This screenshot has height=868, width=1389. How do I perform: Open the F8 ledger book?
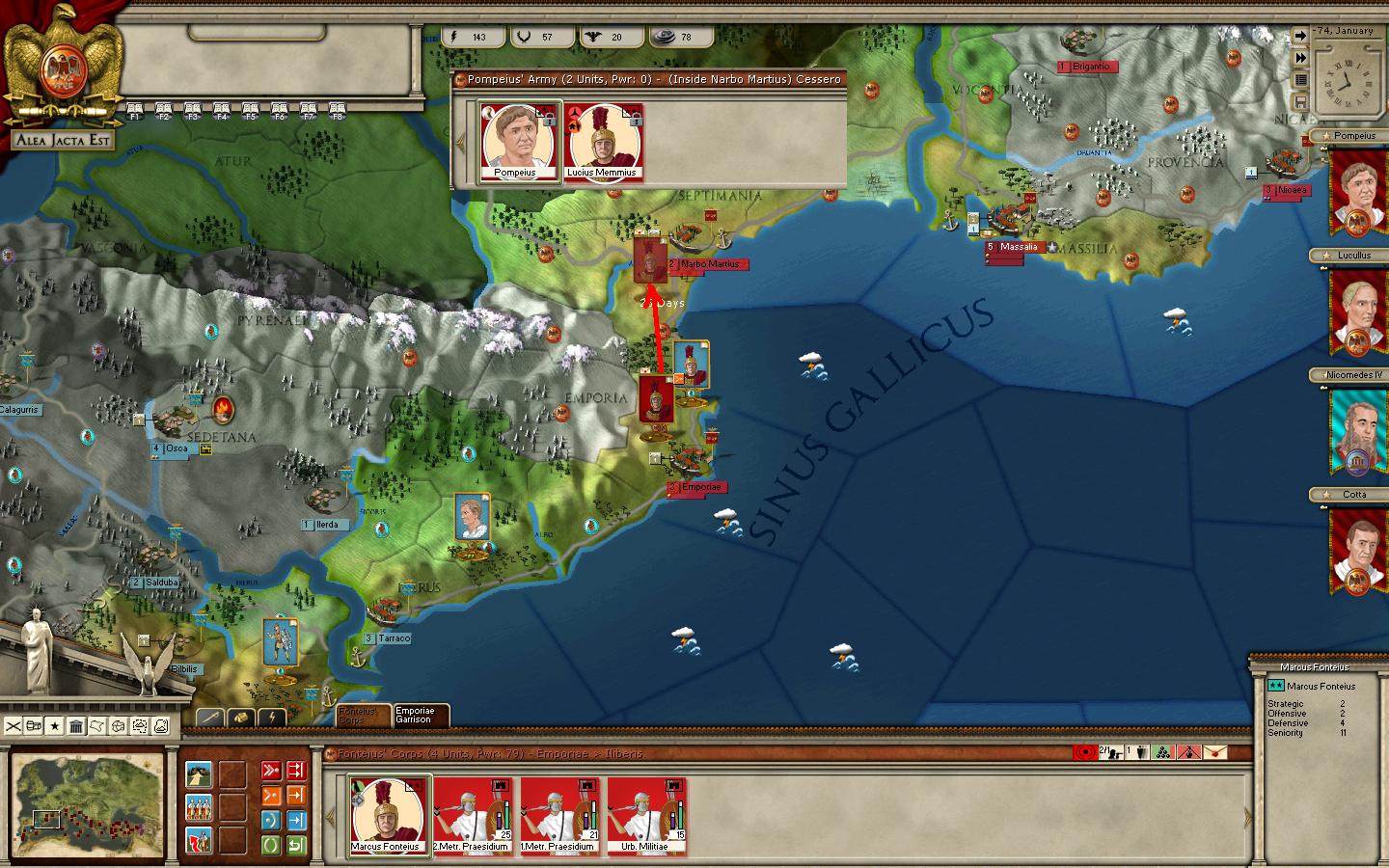(338, 110)
